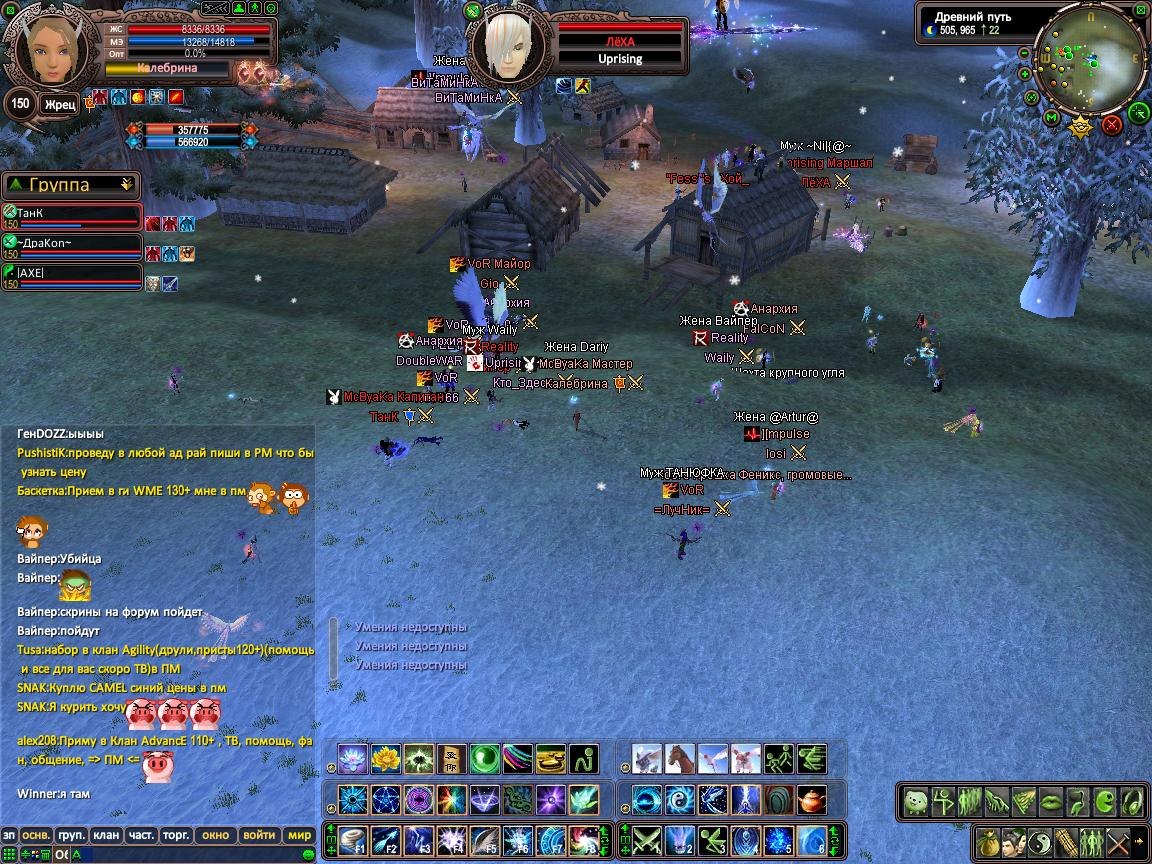Use the clay teapot item on the hotbar
Viewport: 1152px width, 864px height.
pyautogui.click(x=812, y=800)
